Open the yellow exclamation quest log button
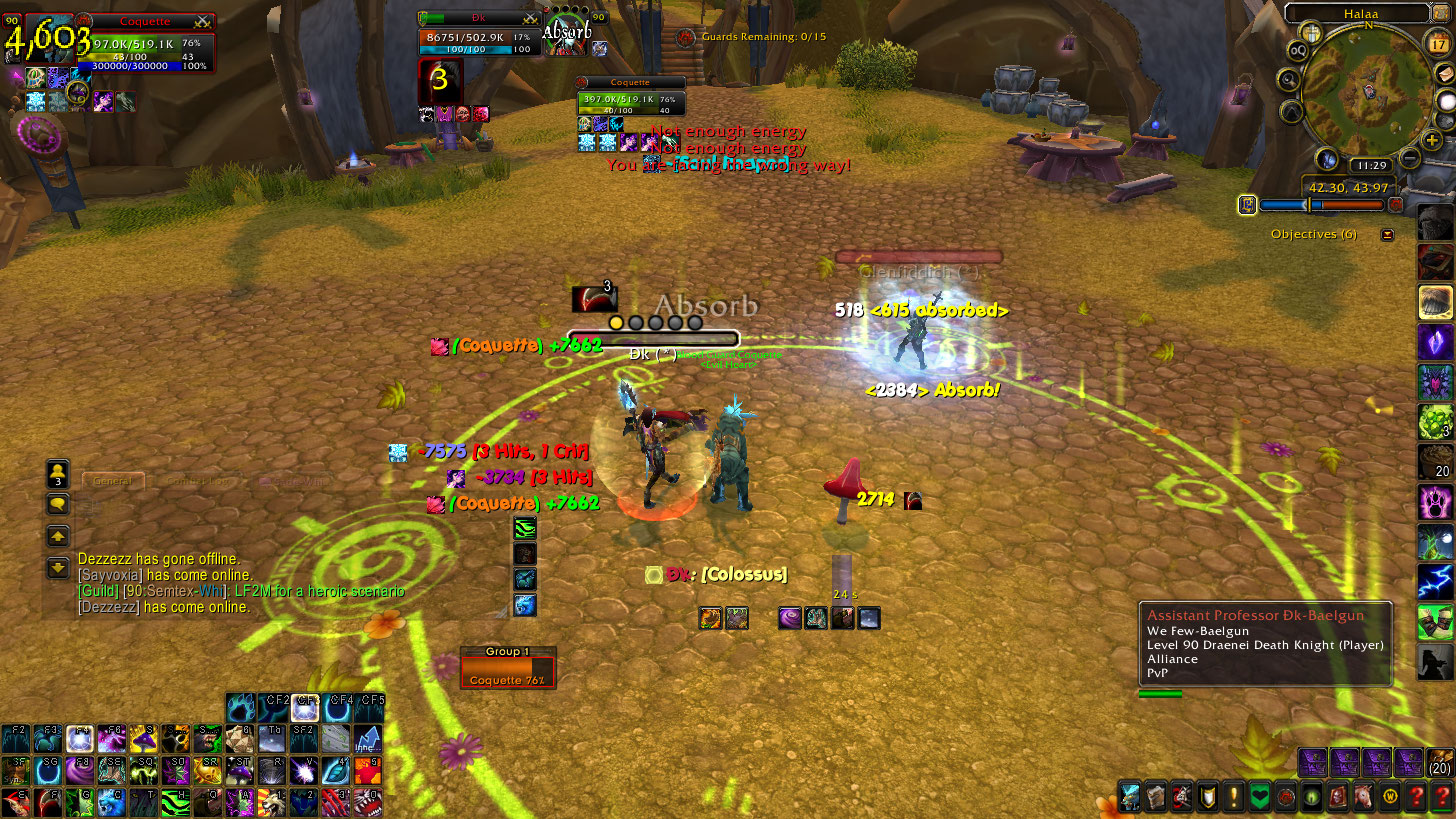The image size is (1456, 819). click(x=1232, y=796)
